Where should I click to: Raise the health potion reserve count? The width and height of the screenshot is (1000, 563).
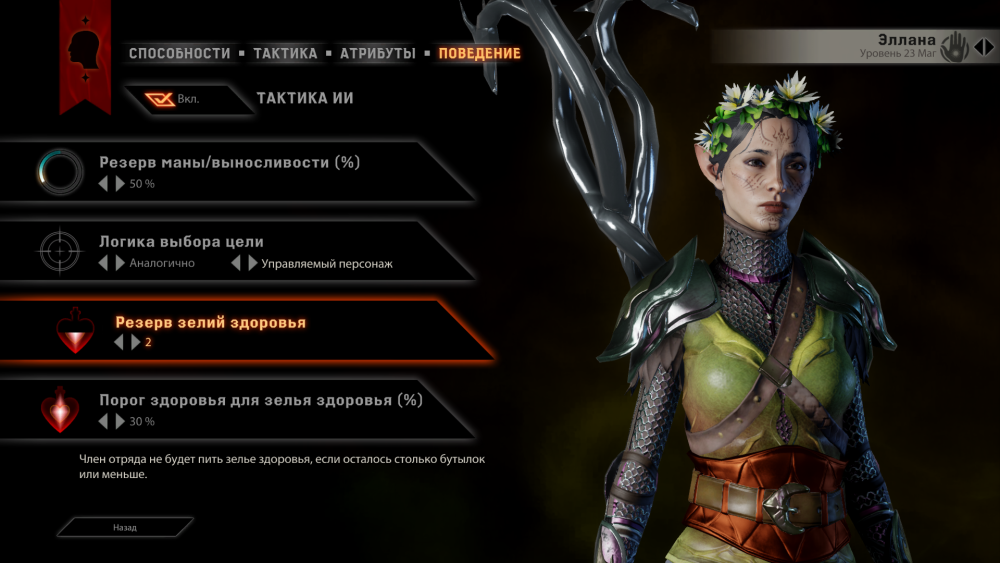click(136, 343)
